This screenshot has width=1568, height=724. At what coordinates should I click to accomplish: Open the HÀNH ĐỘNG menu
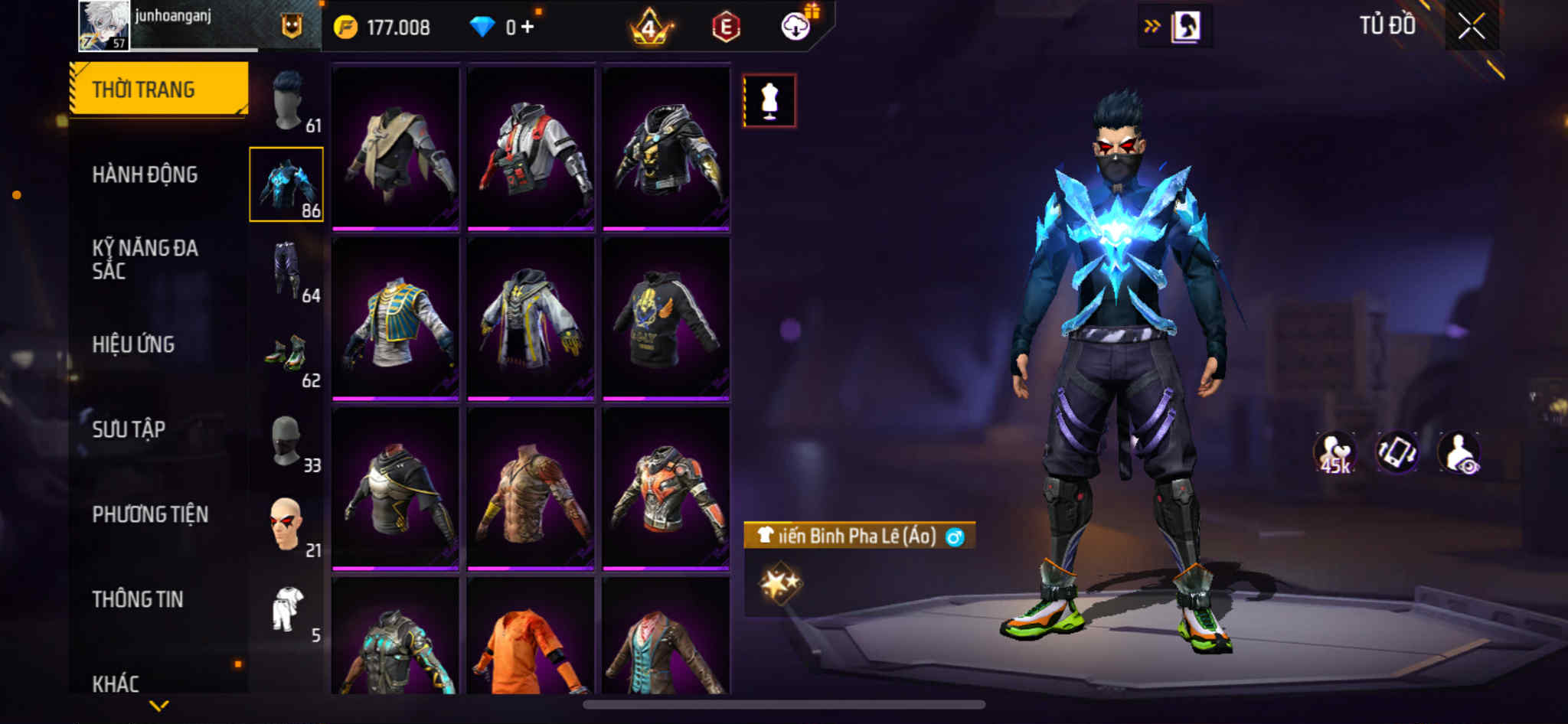(145, 174)
